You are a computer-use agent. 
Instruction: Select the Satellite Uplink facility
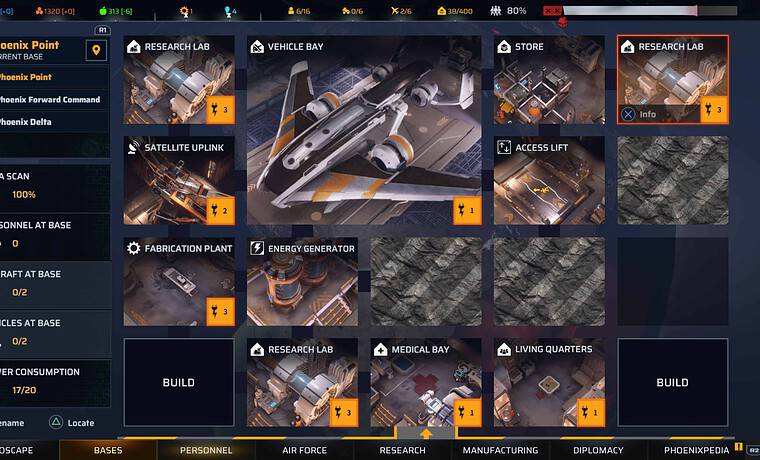pyautogui.click(x=179, y=181)
